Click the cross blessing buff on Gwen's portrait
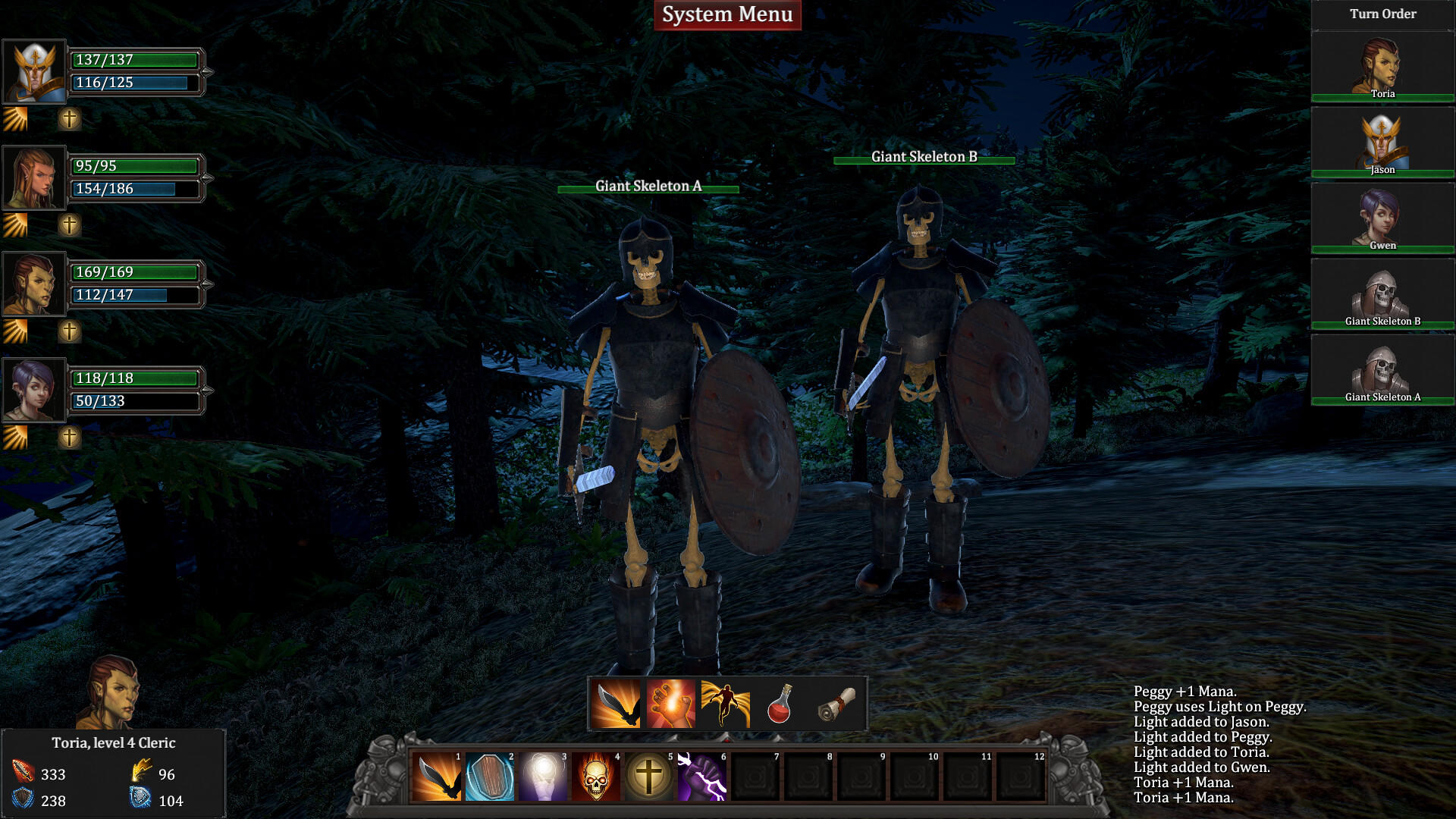 tap(69, 436)
